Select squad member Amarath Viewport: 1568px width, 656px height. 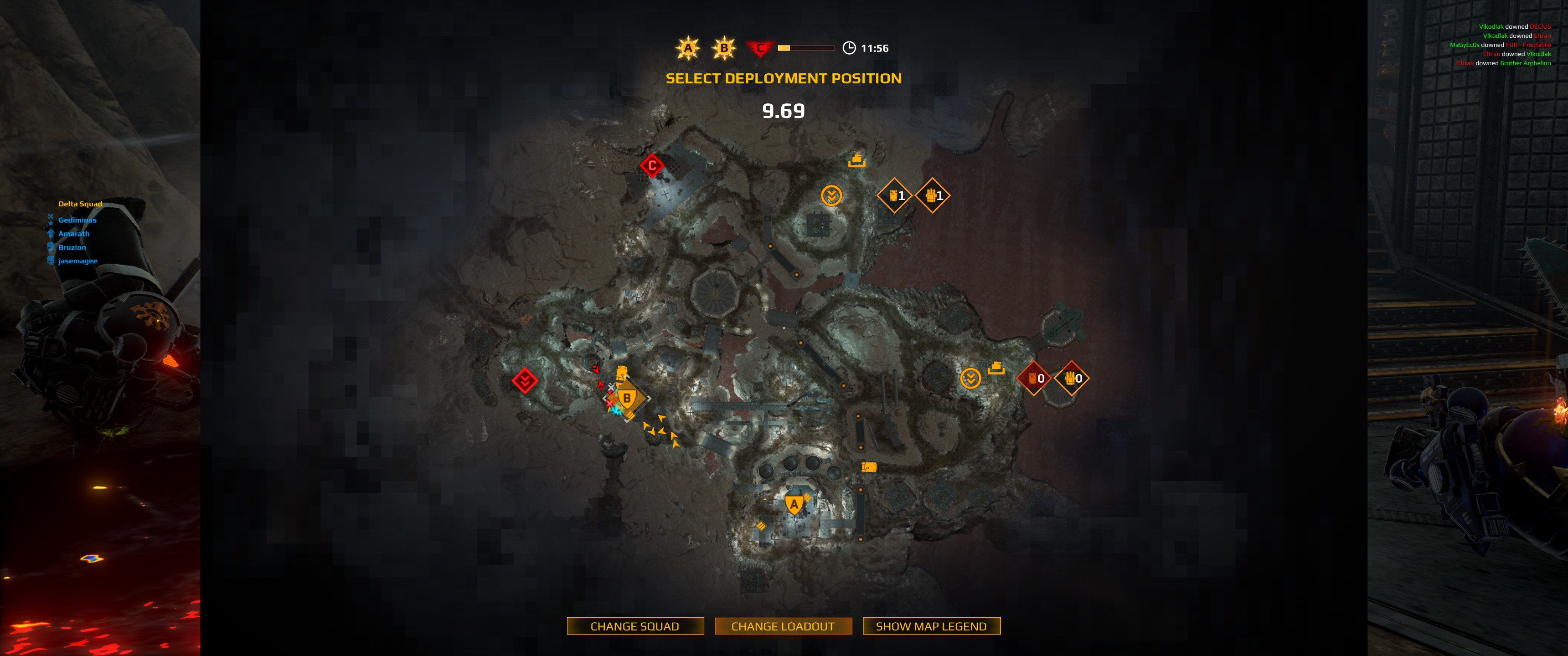74,234
